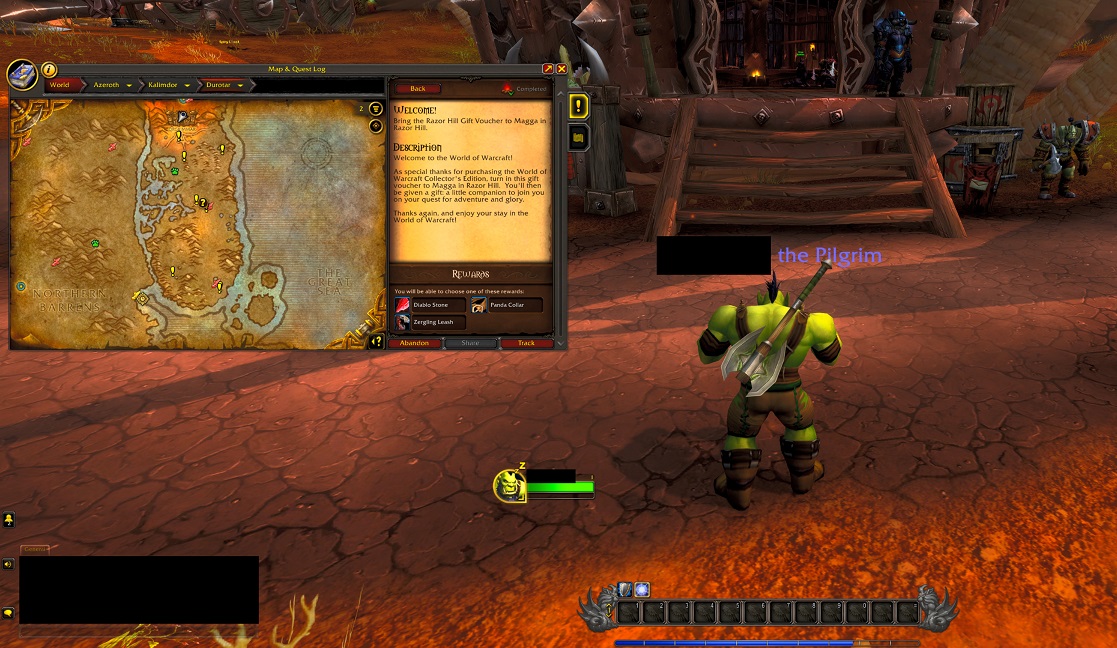Open the chat menu speech bubble button
1117x648 pixels.
(x=9, y=612)
